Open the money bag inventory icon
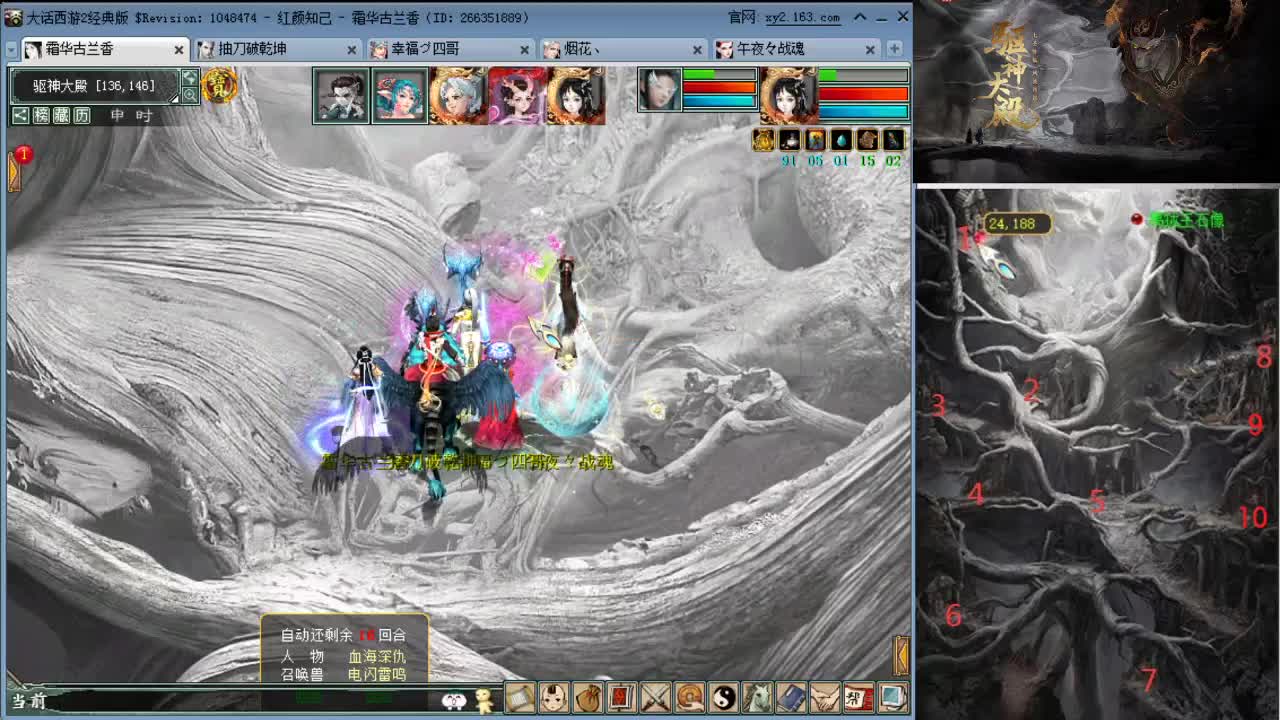The image size is (1280, 720). coord(588,700)
